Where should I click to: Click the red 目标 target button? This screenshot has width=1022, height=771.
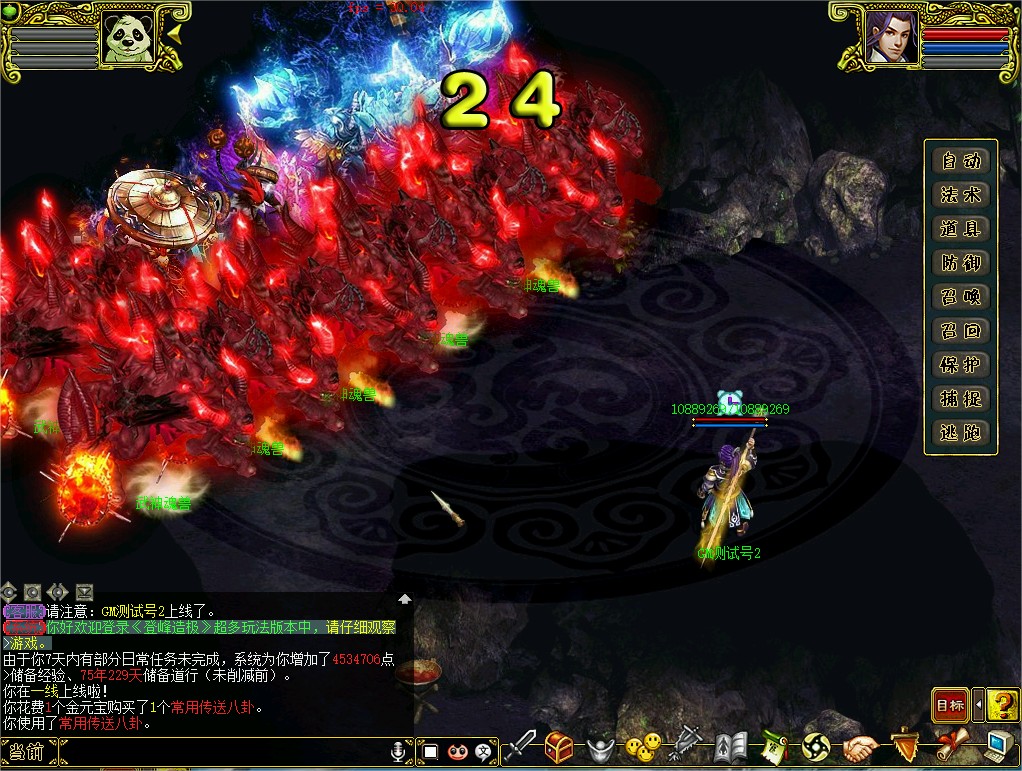[949, 705]
